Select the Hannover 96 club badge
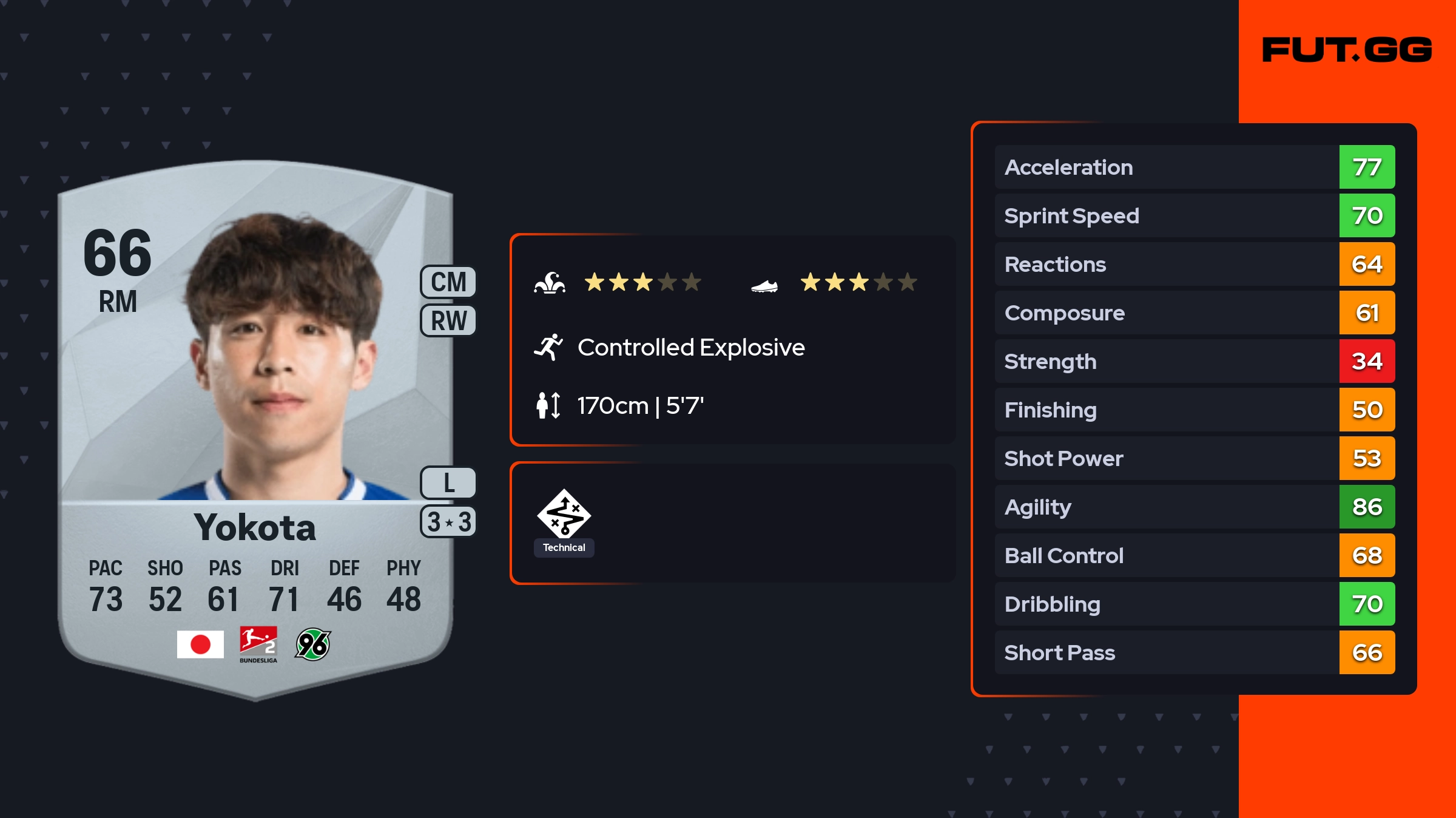 pos(312,644)
